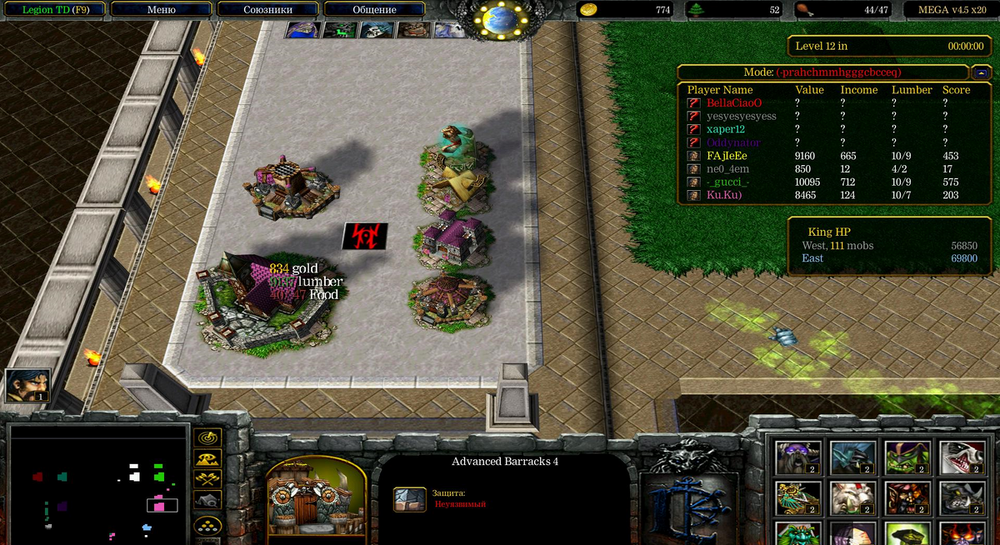The height and width of the screenshot is (545, 1000).
Task: Choose the white tusked boar unit icon
Action: pos(852,497)
